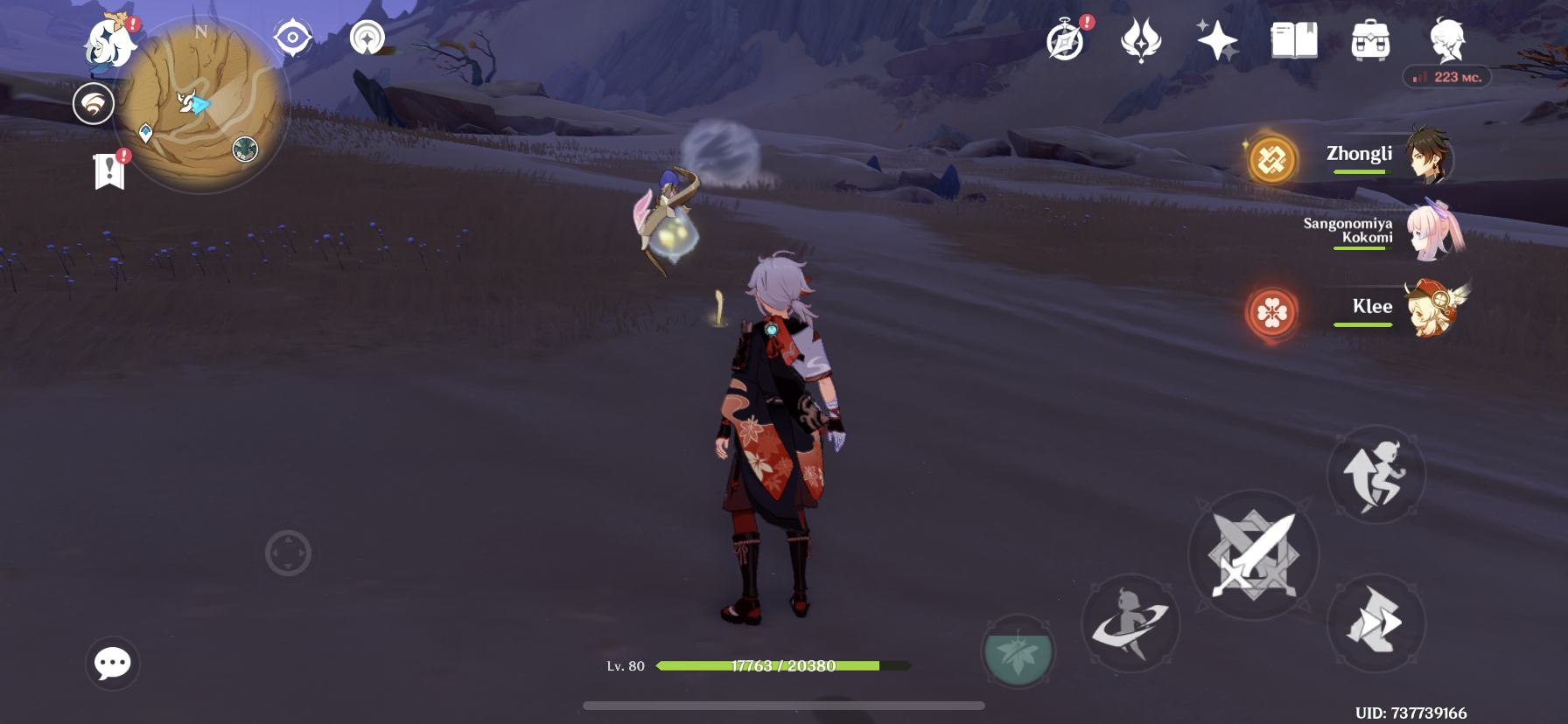Select the Anemo emblem below the Paimon menu
The width and height of the screenshot is (1568, 724).
pyautogui.click(x=94, y=104)
